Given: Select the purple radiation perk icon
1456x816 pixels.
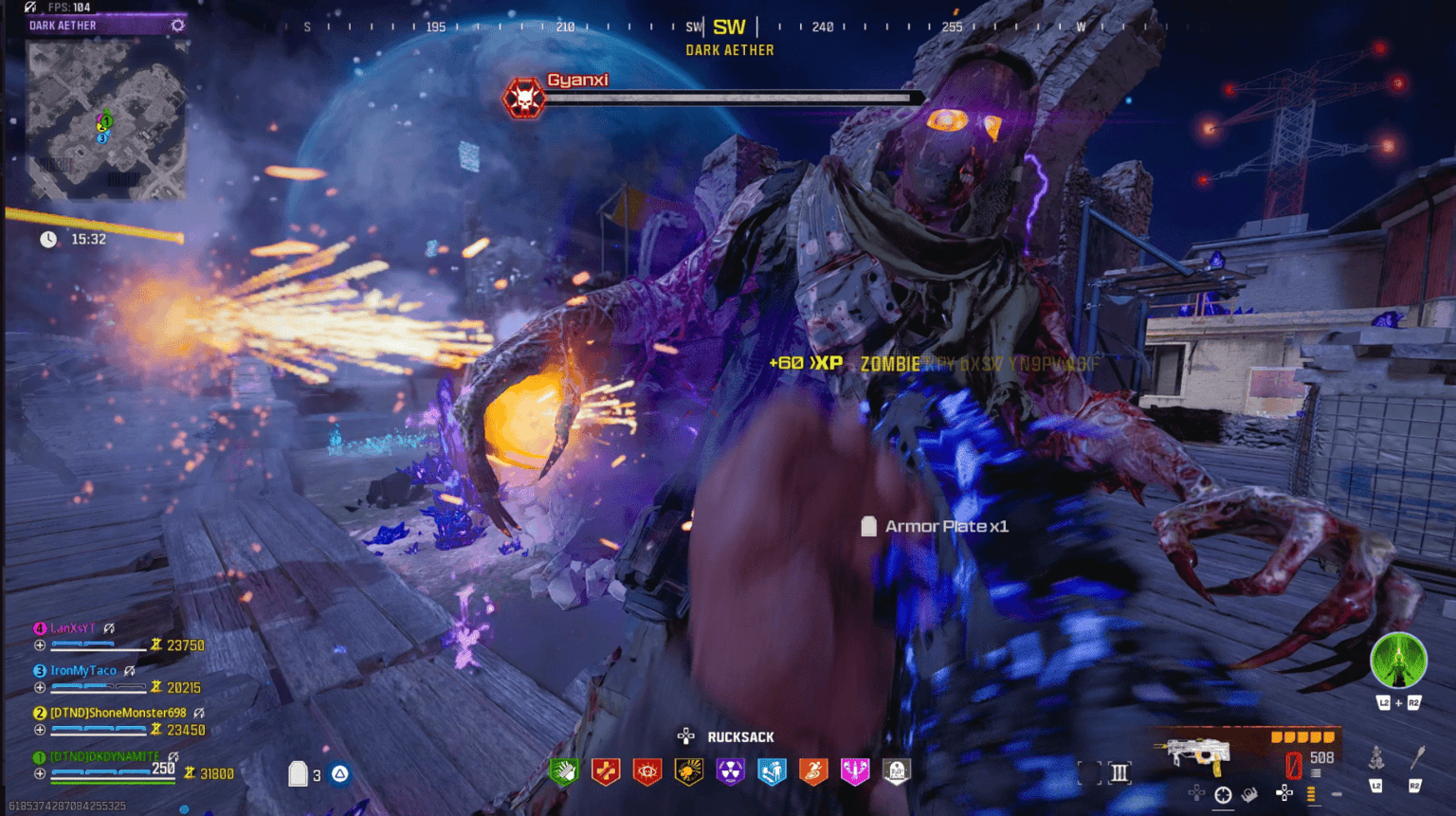Looking at the screenshot, I should point(730,771).
